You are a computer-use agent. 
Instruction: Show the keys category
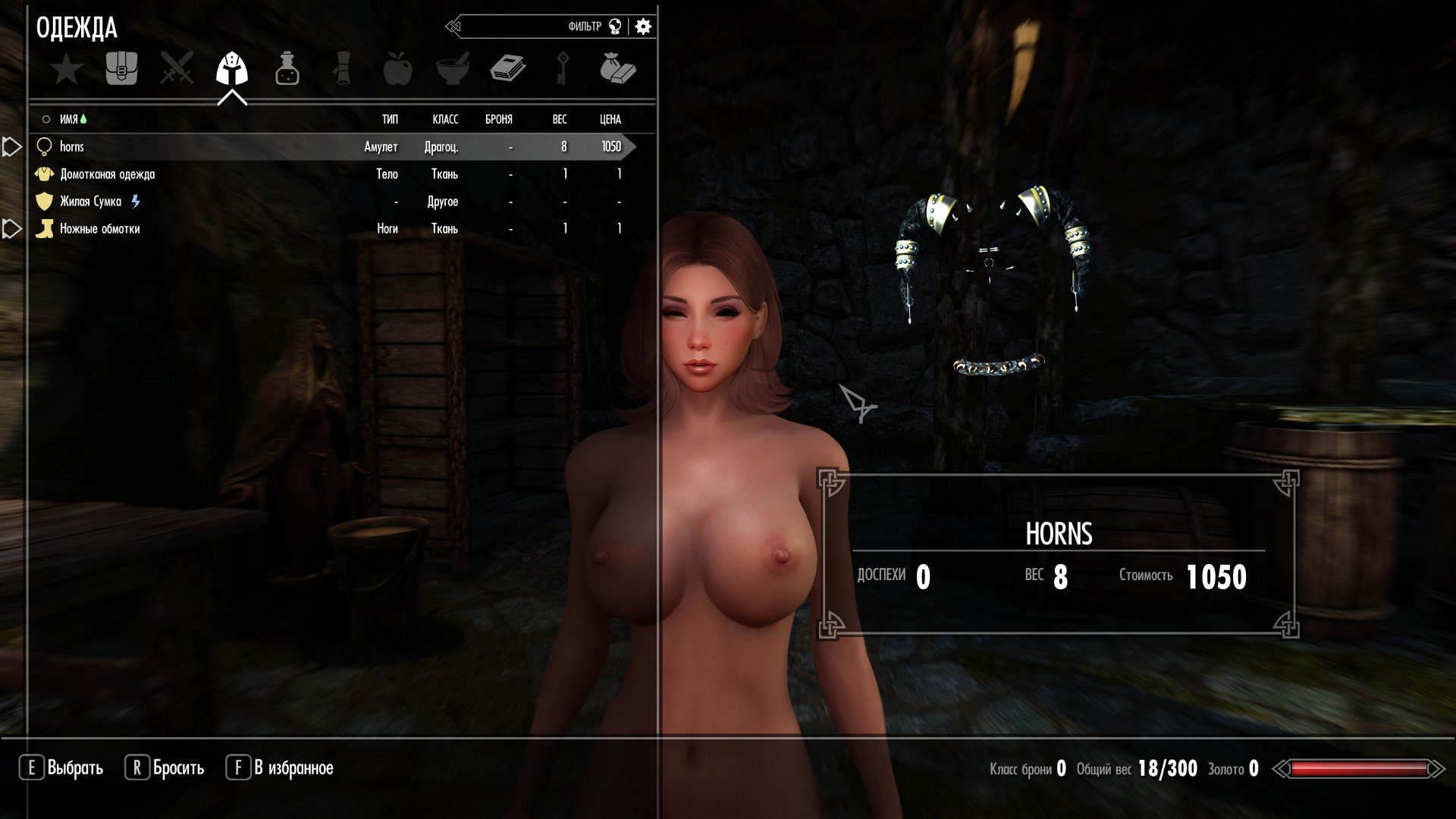563,69
